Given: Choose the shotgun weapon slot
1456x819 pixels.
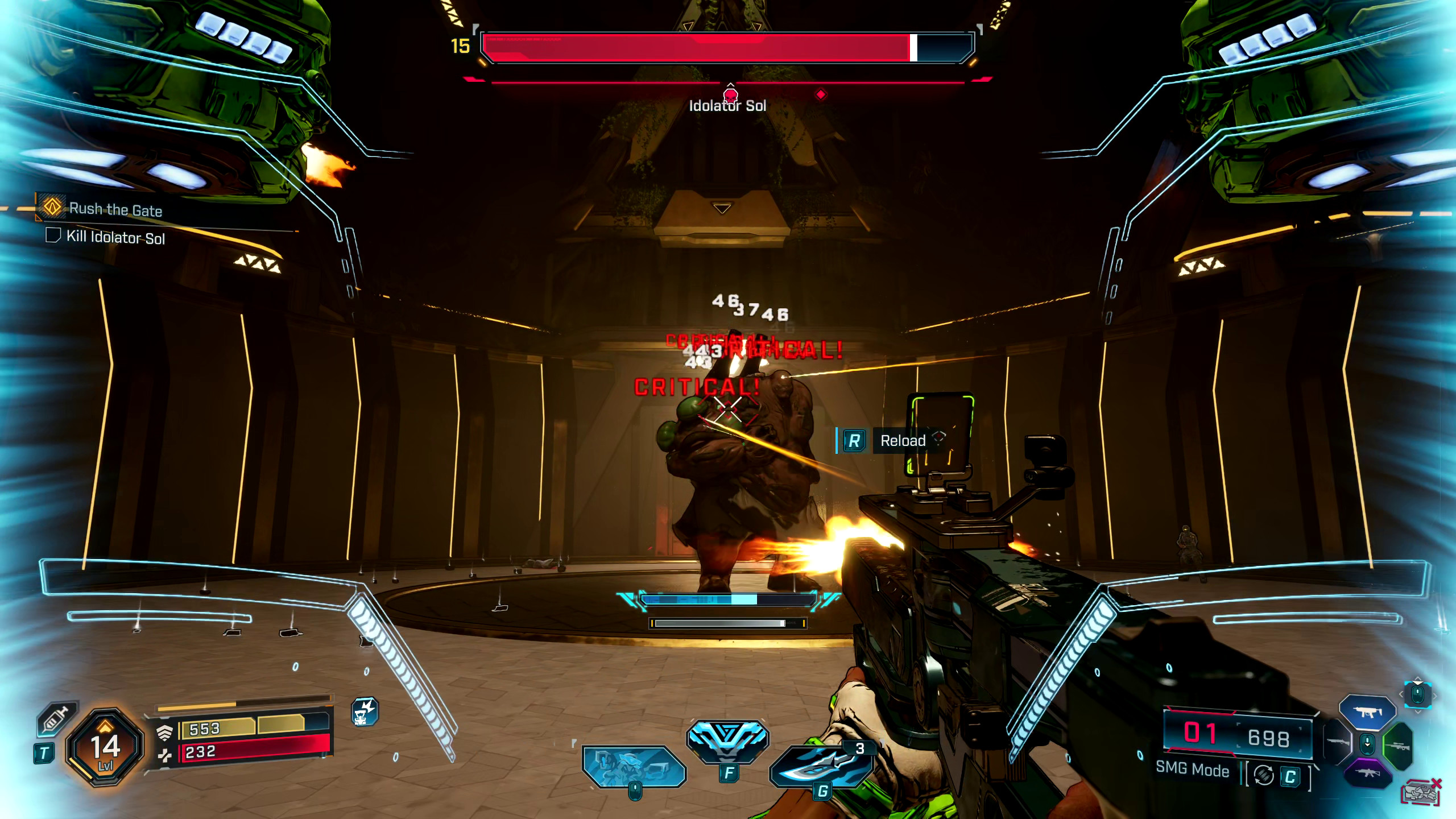Looking at the screenshot, I should pos(1338,742).
